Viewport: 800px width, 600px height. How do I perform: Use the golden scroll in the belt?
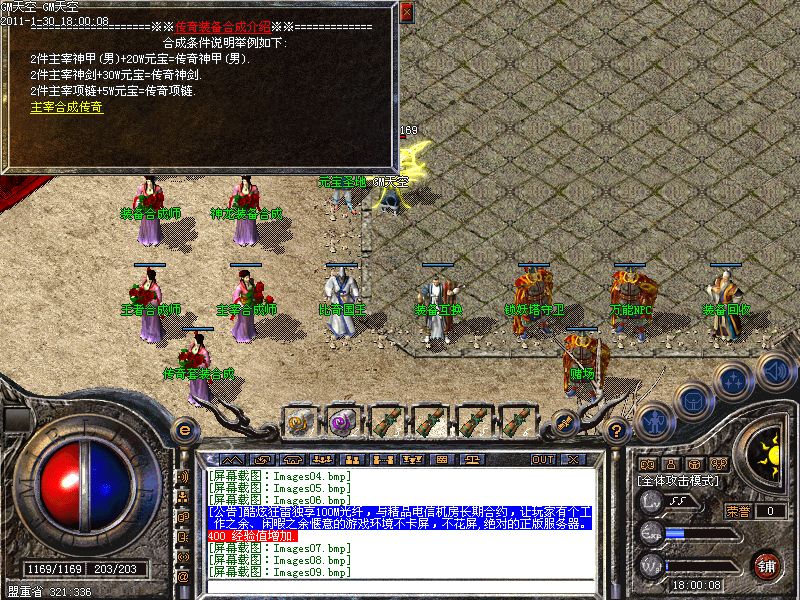(x=299, y=423)
